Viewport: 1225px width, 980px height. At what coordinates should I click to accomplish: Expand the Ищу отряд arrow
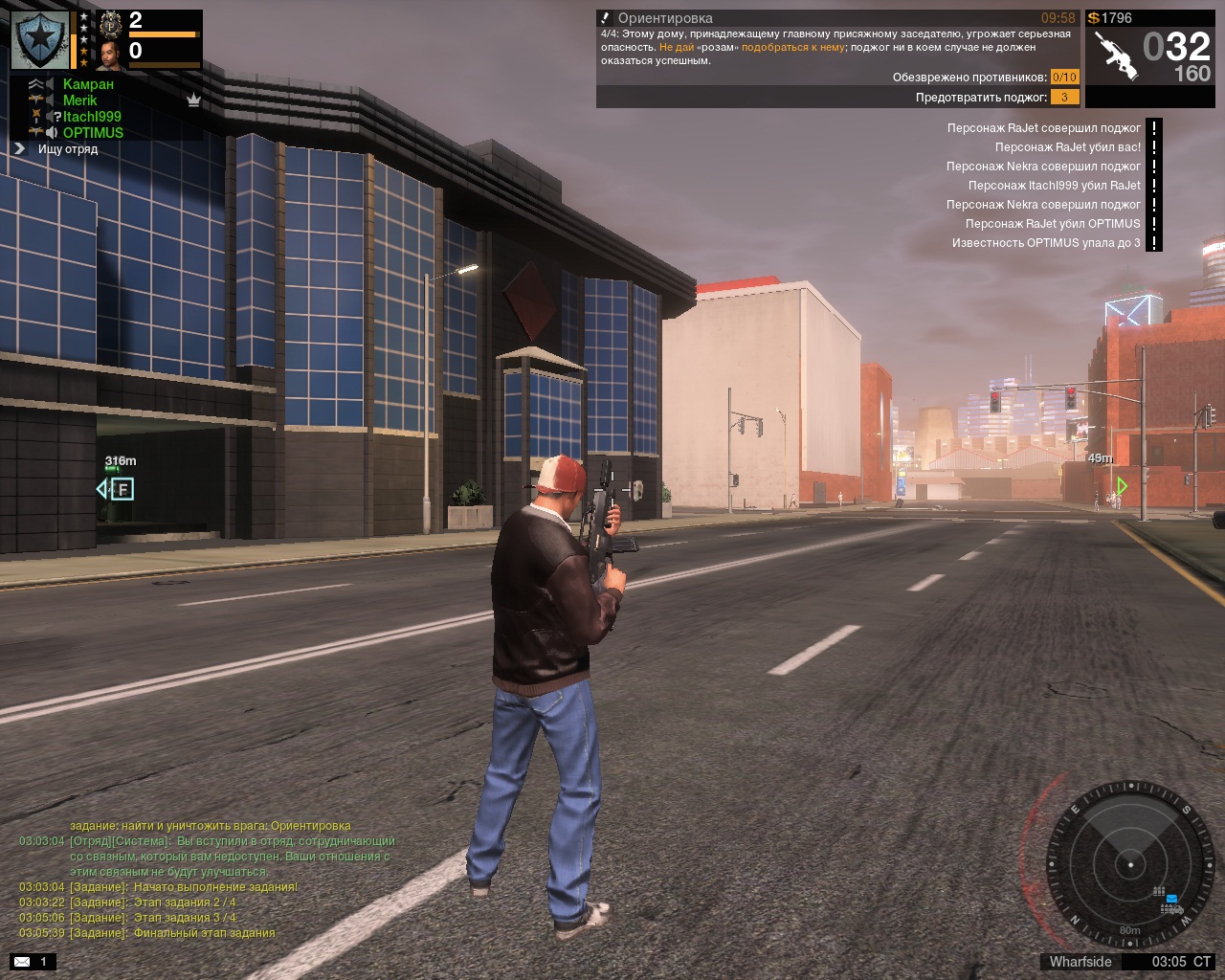pos(19,149)
